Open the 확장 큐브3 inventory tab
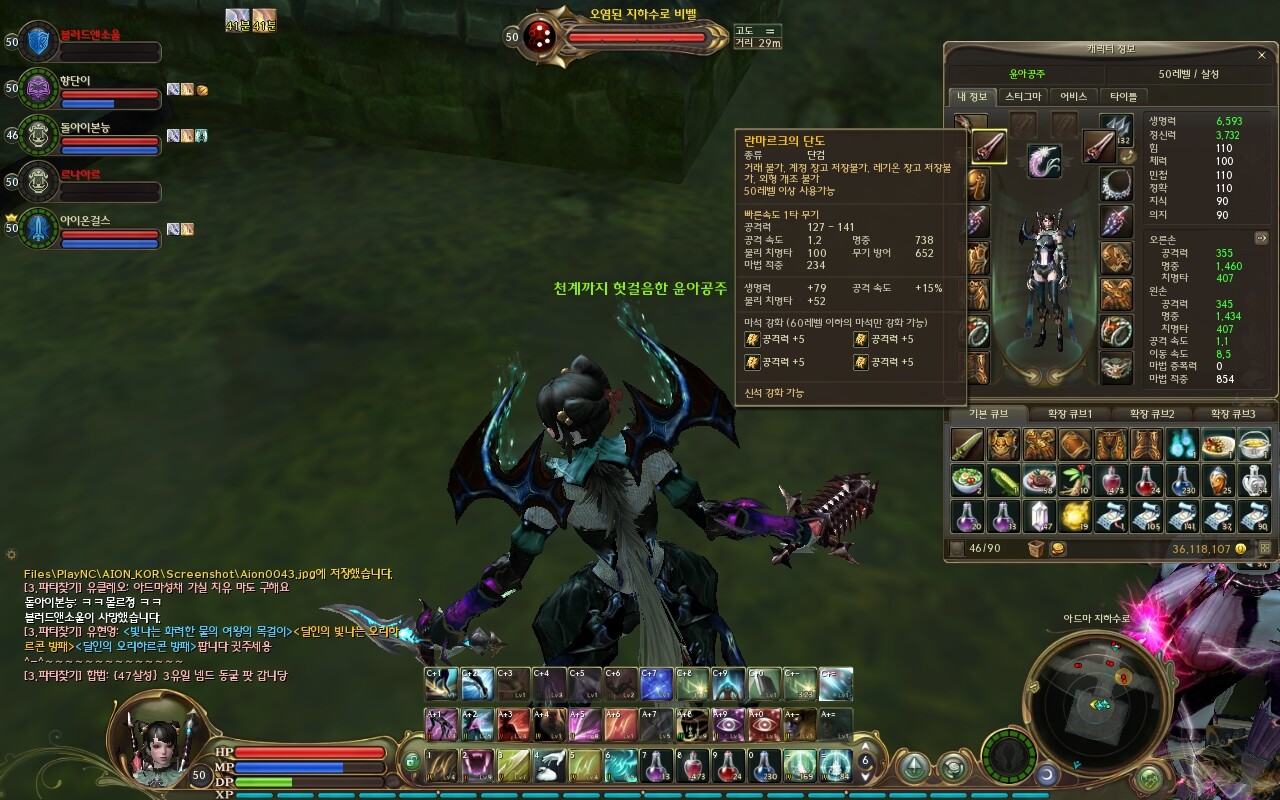Viewport: 1280px width, 800px height. click(x=1232, y=414)
